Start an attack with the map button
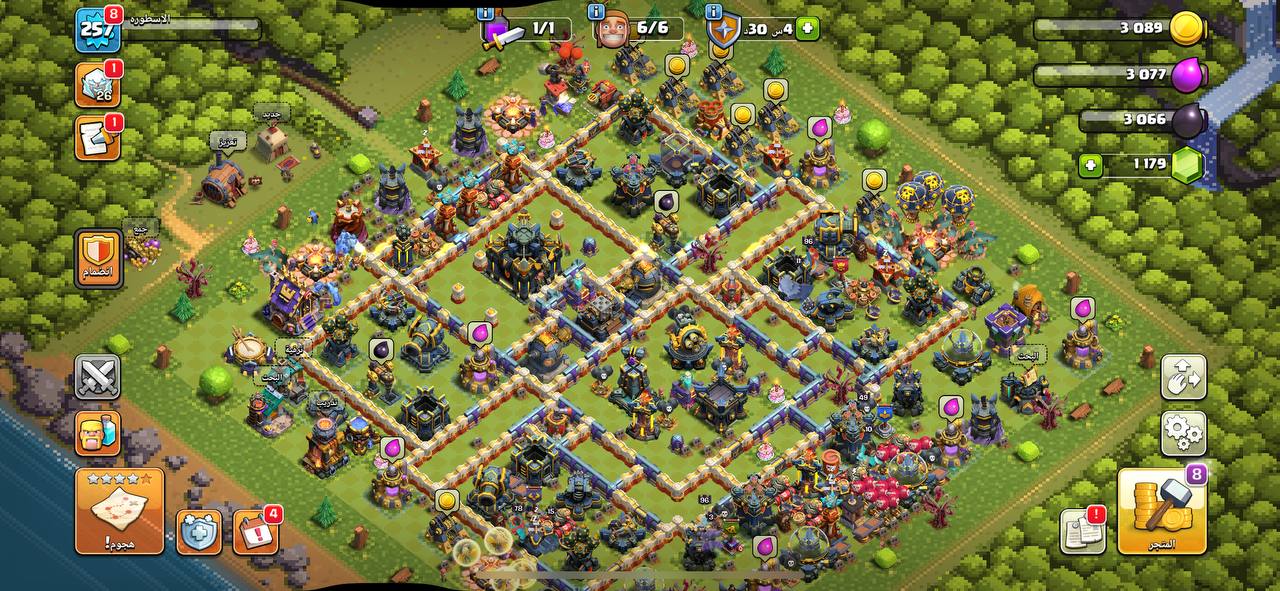 point(119,510)
